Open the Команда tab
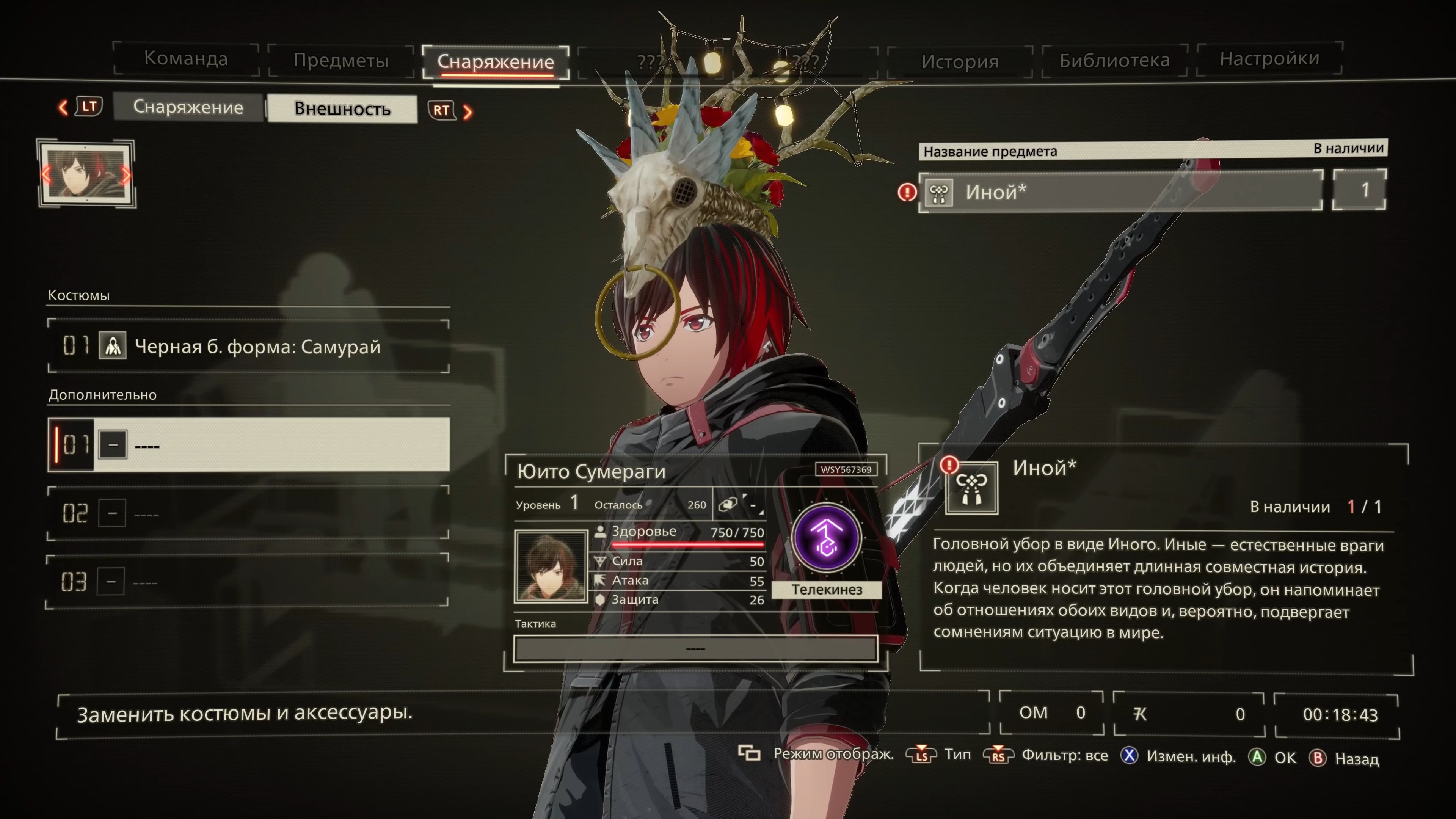Viewport: 1456px width, 819px height. 186,59
